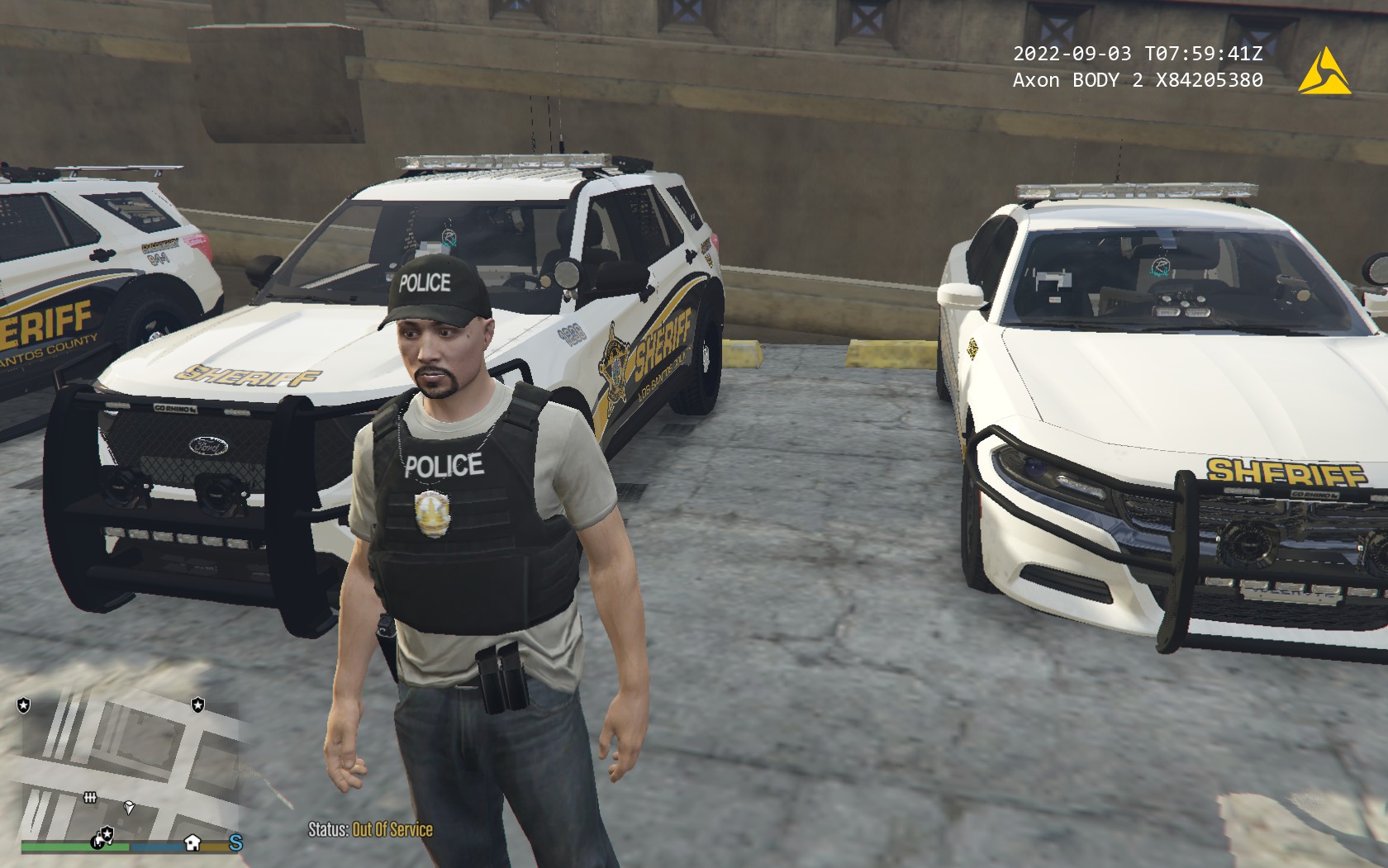Select the white player arrow on the minimap
Viewport: 1388px width, 868px height.
(x=129, y=807)
